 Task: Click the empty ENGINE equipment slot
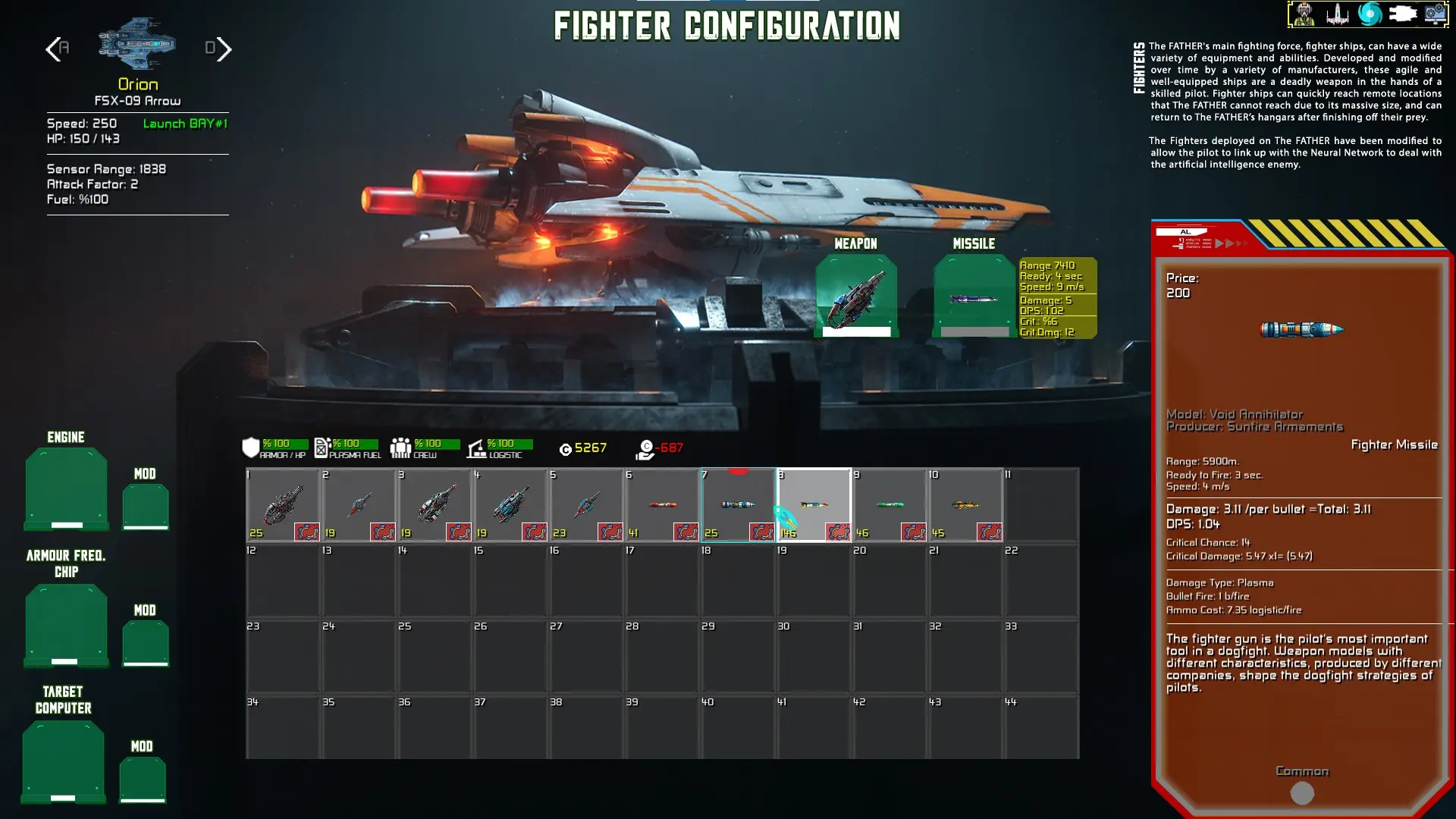tap(66, 488)
